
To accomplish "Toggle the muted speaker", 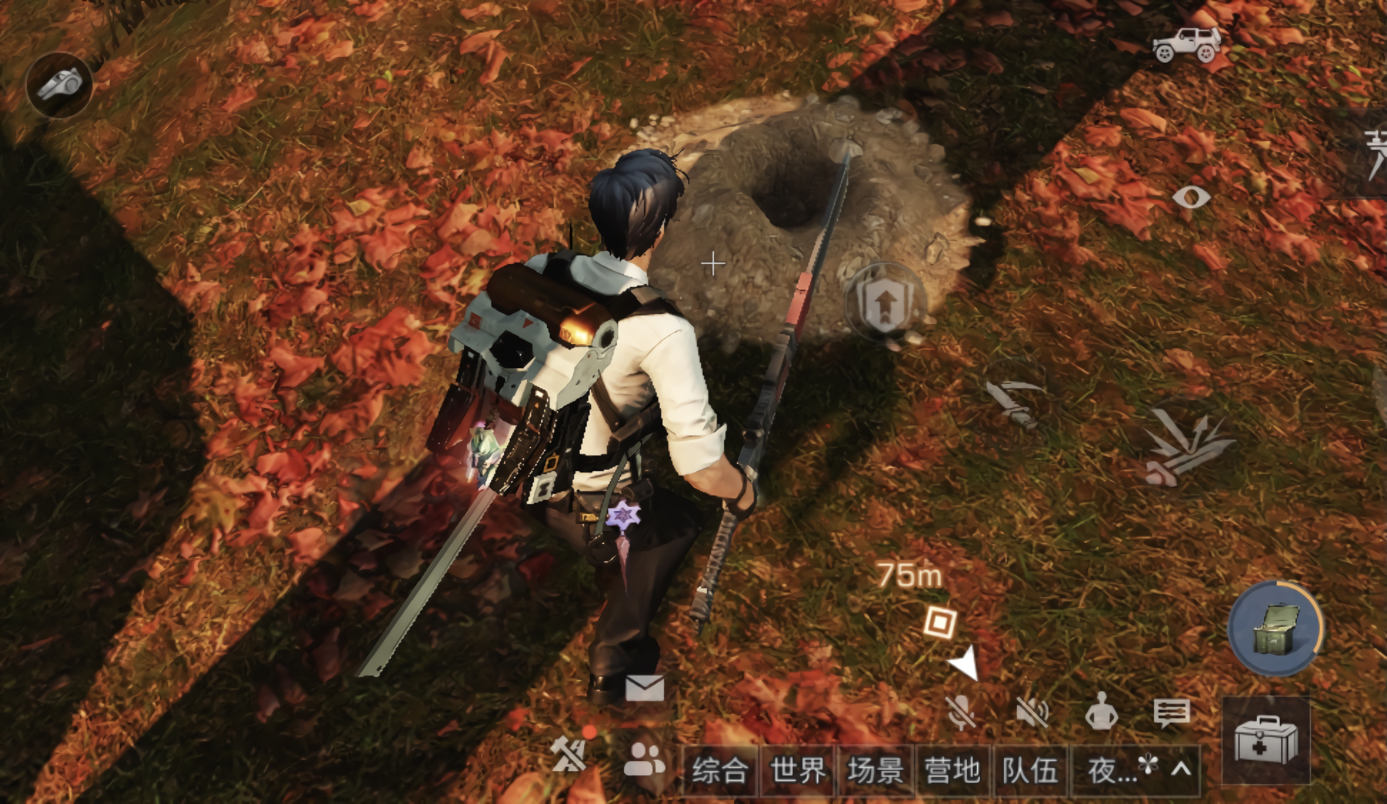I will click(1031, 712).
